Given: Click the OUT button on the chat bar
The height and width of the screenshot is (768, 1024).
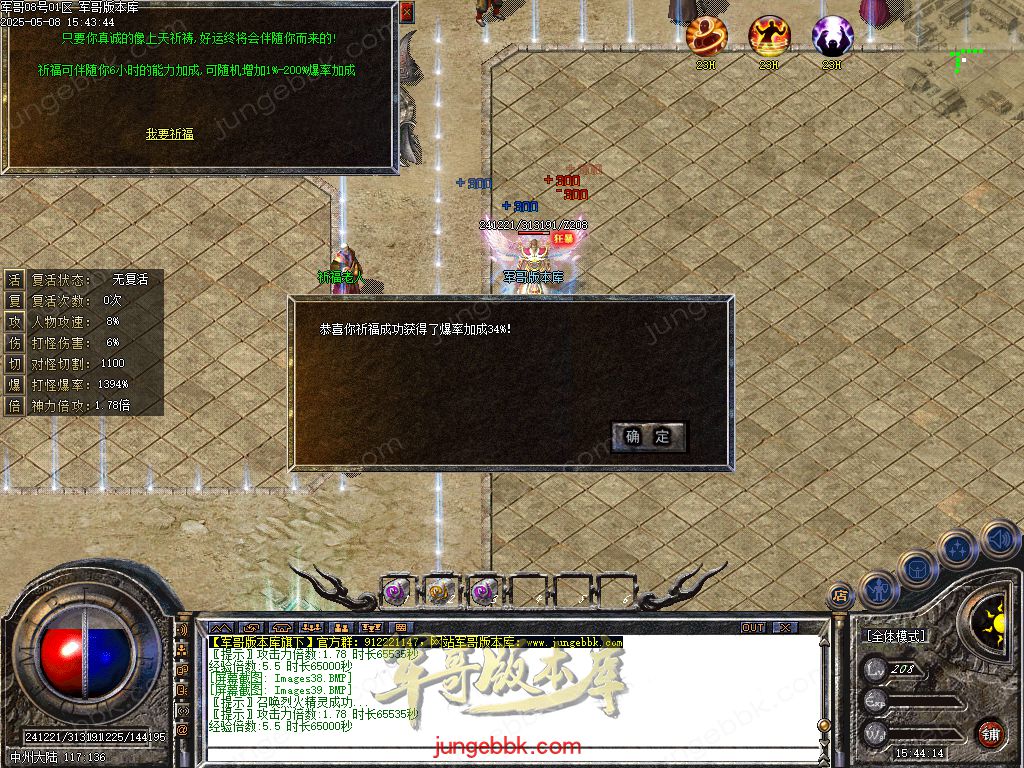Looking at the screenshot, I should pos(753,627).
